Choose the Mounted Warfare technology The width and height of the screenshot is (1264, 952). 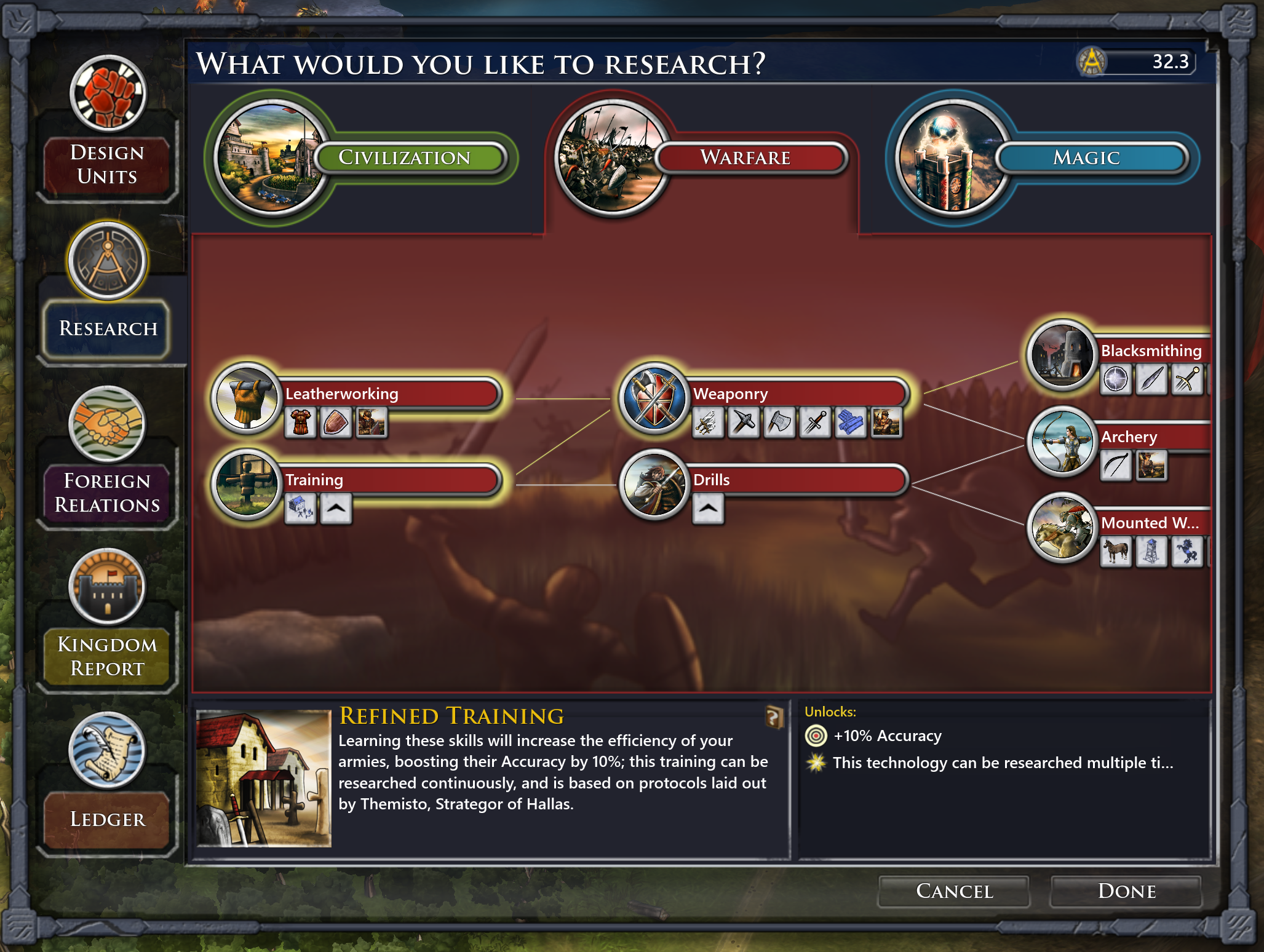1150,523
